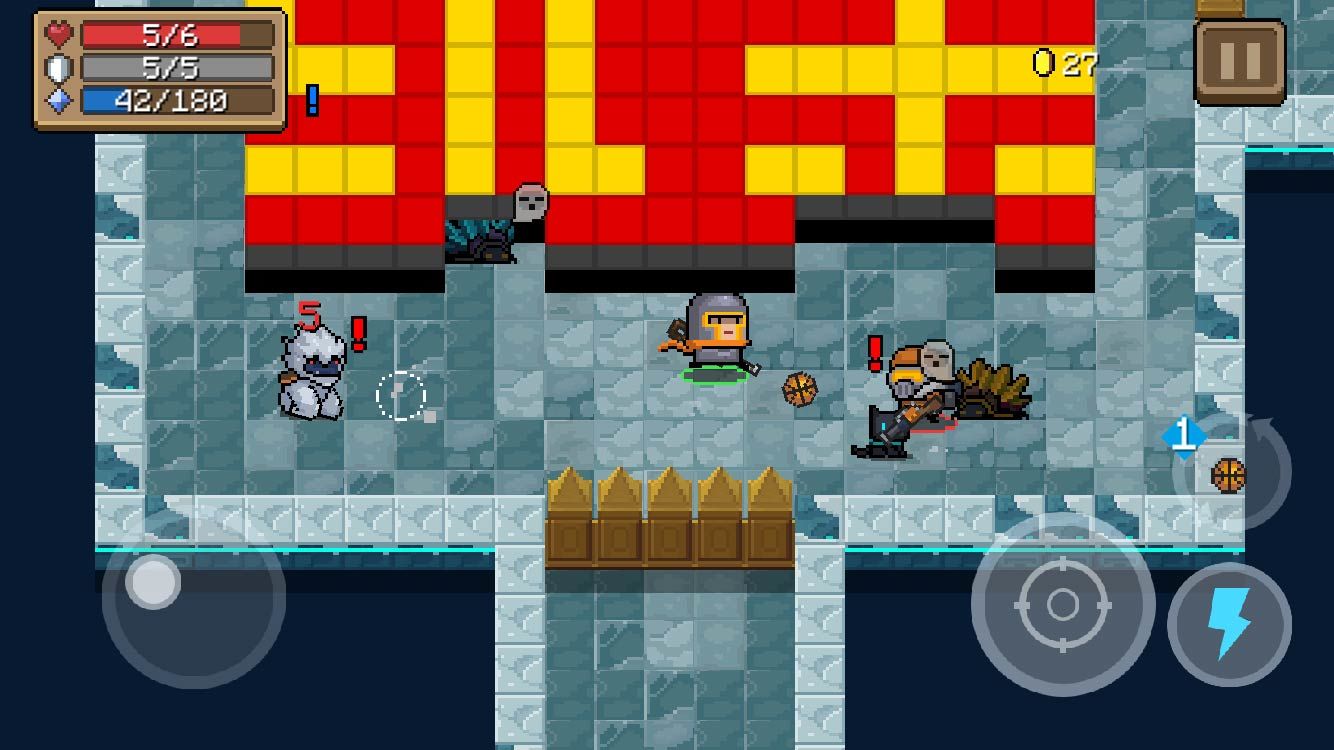The height and width of the screenshot is (750, 1334).
Task: Switch weapon using the basketball swap button
Action: point(1230,473)
